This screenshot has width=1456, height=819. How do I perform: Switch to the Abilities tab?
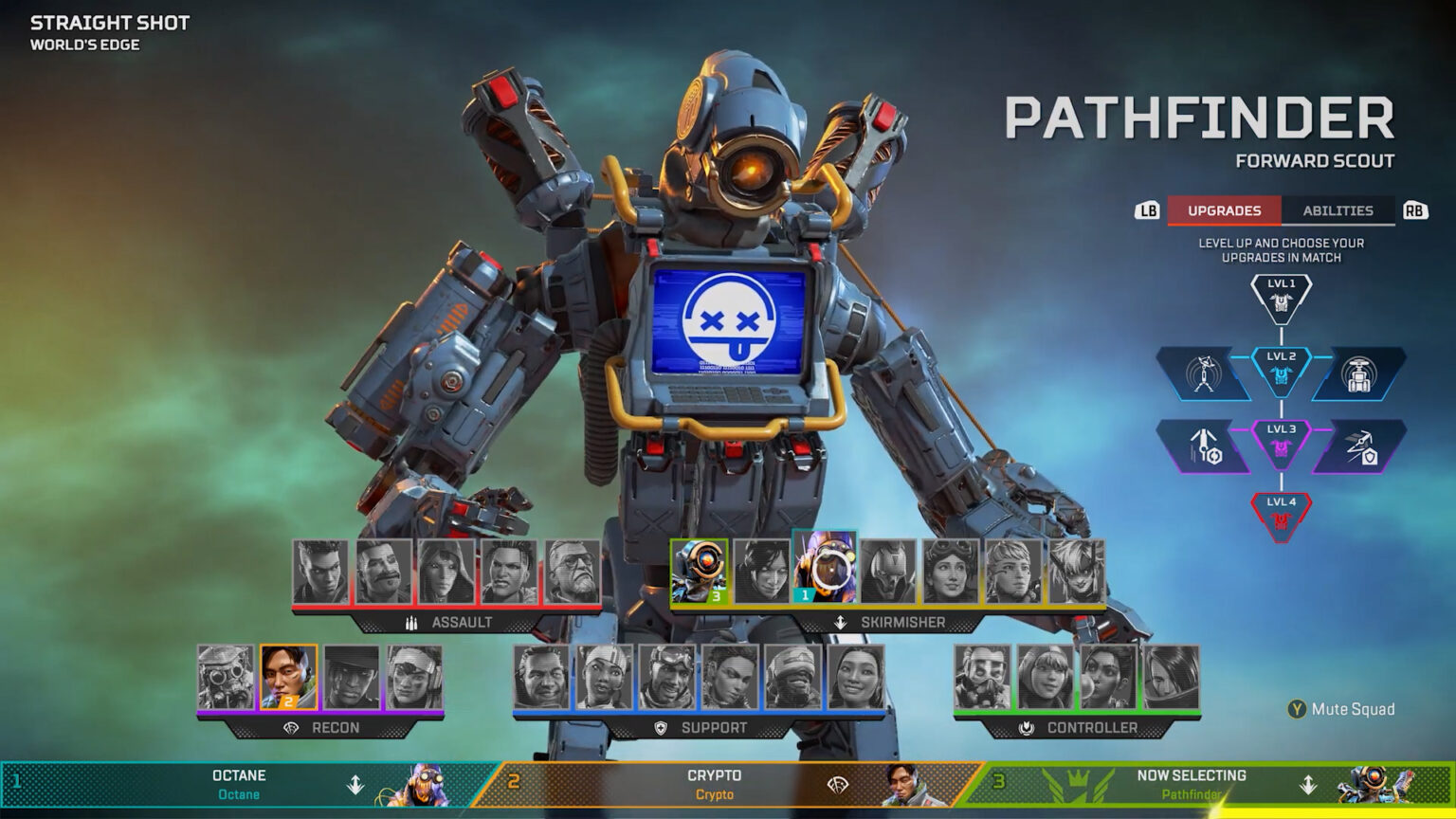(x=1338, y=210)
